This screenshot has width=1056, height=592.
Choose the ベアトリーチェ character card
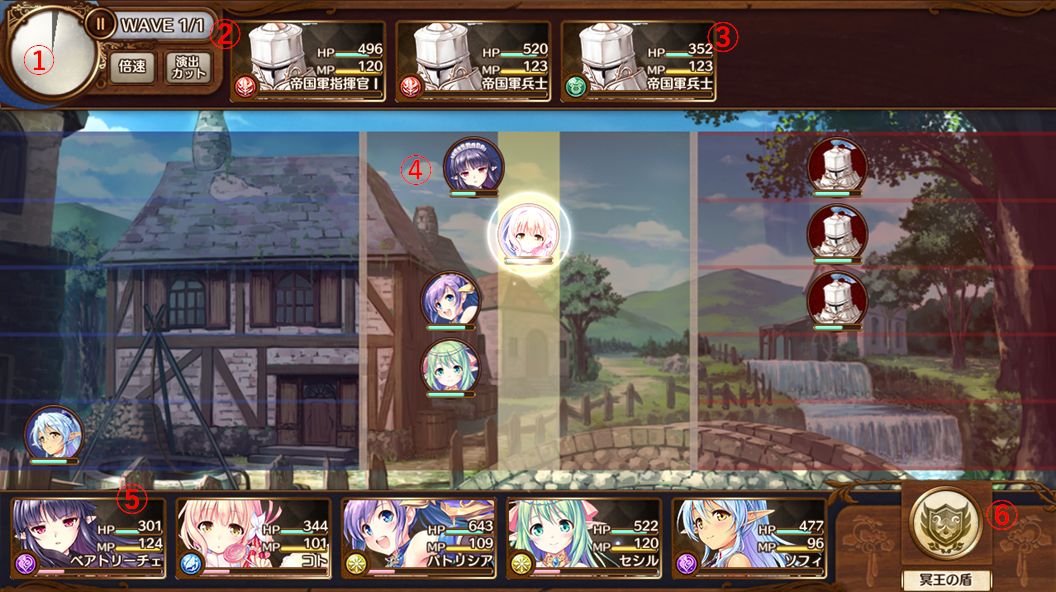[88, 538]
